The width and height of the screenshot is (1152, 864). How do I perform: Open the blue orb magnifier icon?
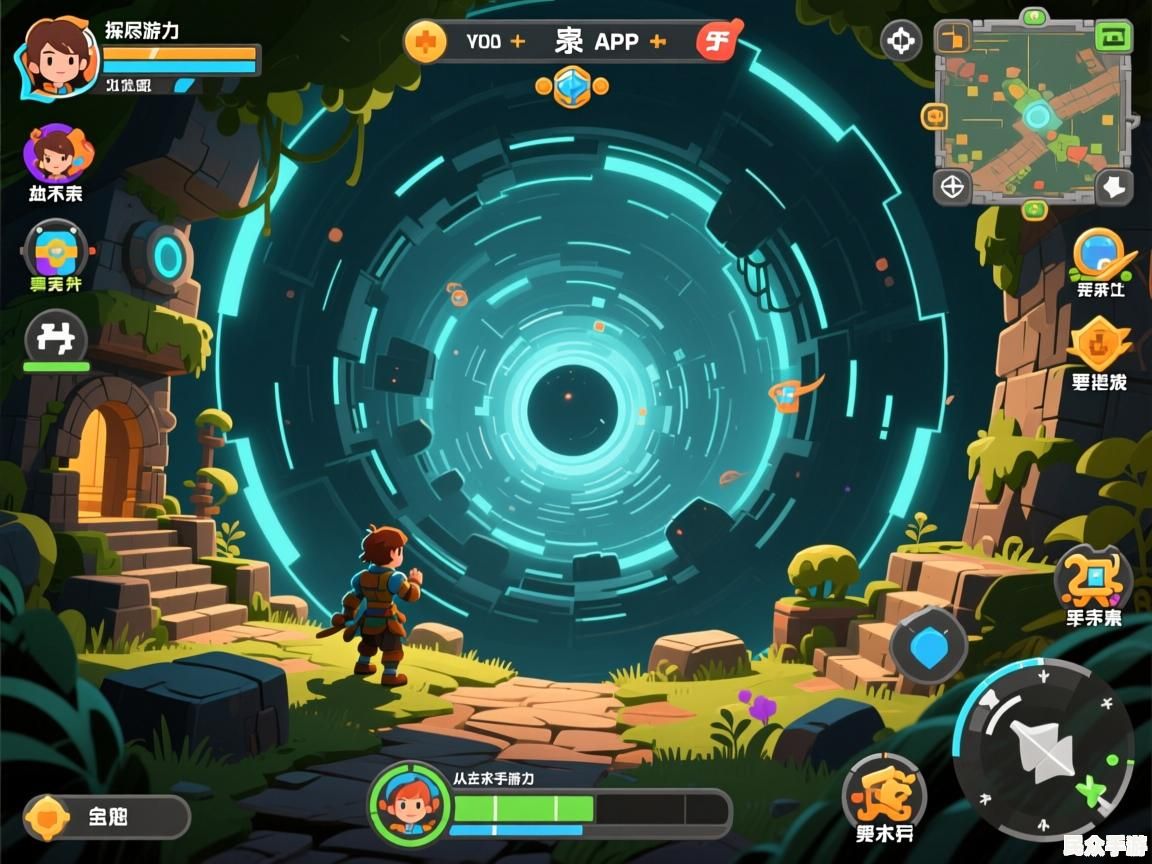click(x=1099, y=254)
